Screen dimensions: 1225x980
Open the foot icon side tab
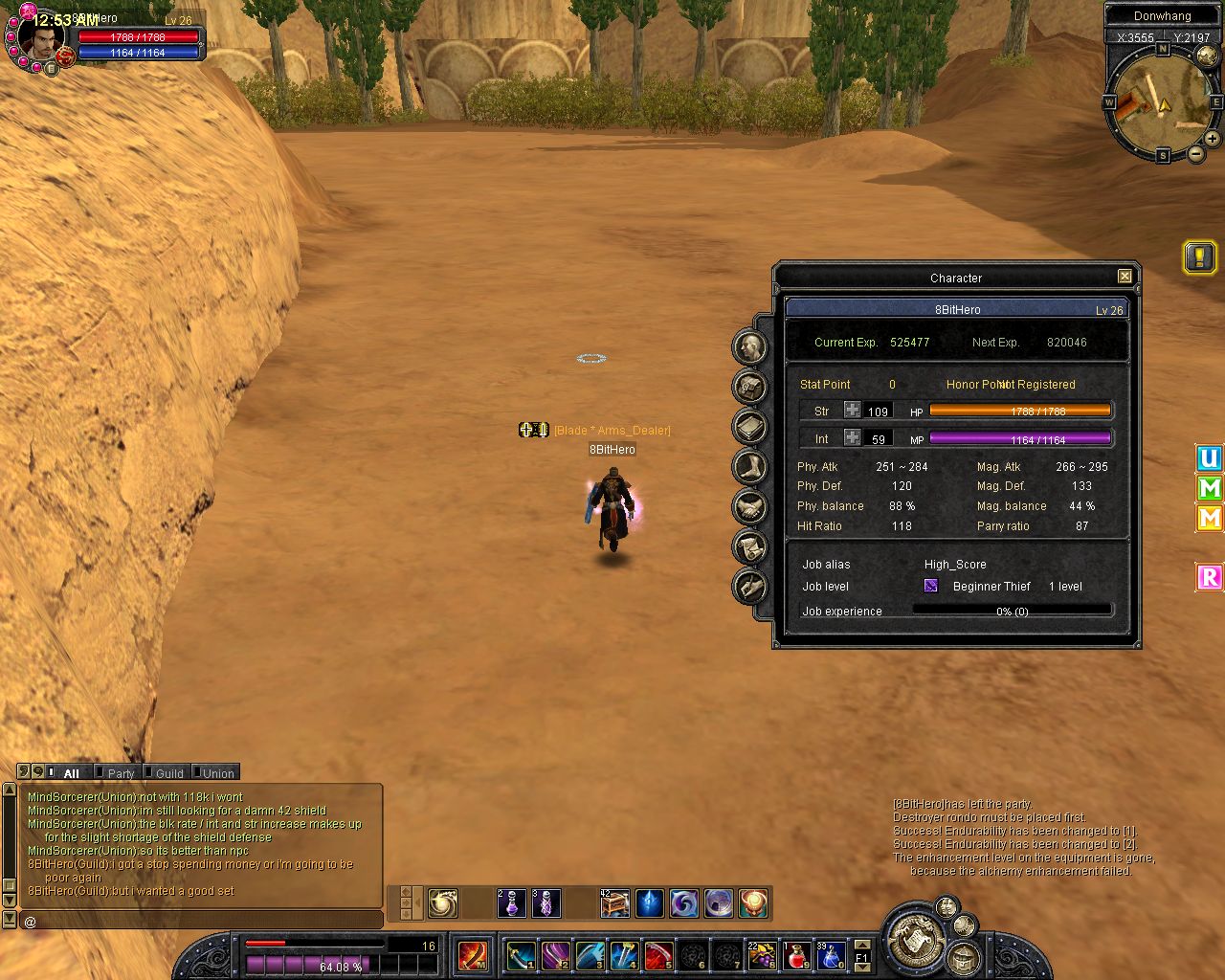coord(749,467)
